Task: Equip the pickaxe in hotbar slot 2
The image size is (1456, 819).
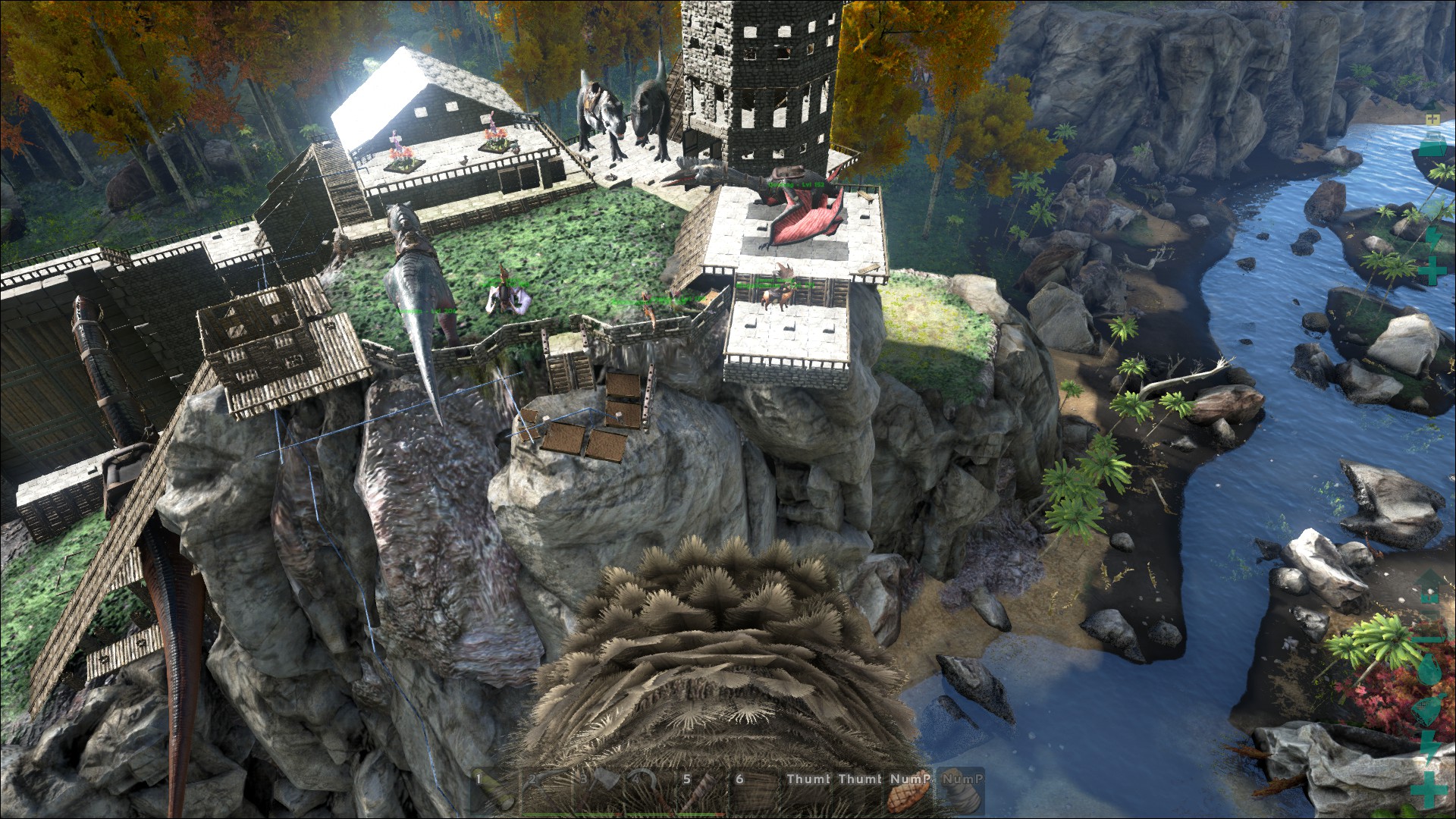Action: 544,790
